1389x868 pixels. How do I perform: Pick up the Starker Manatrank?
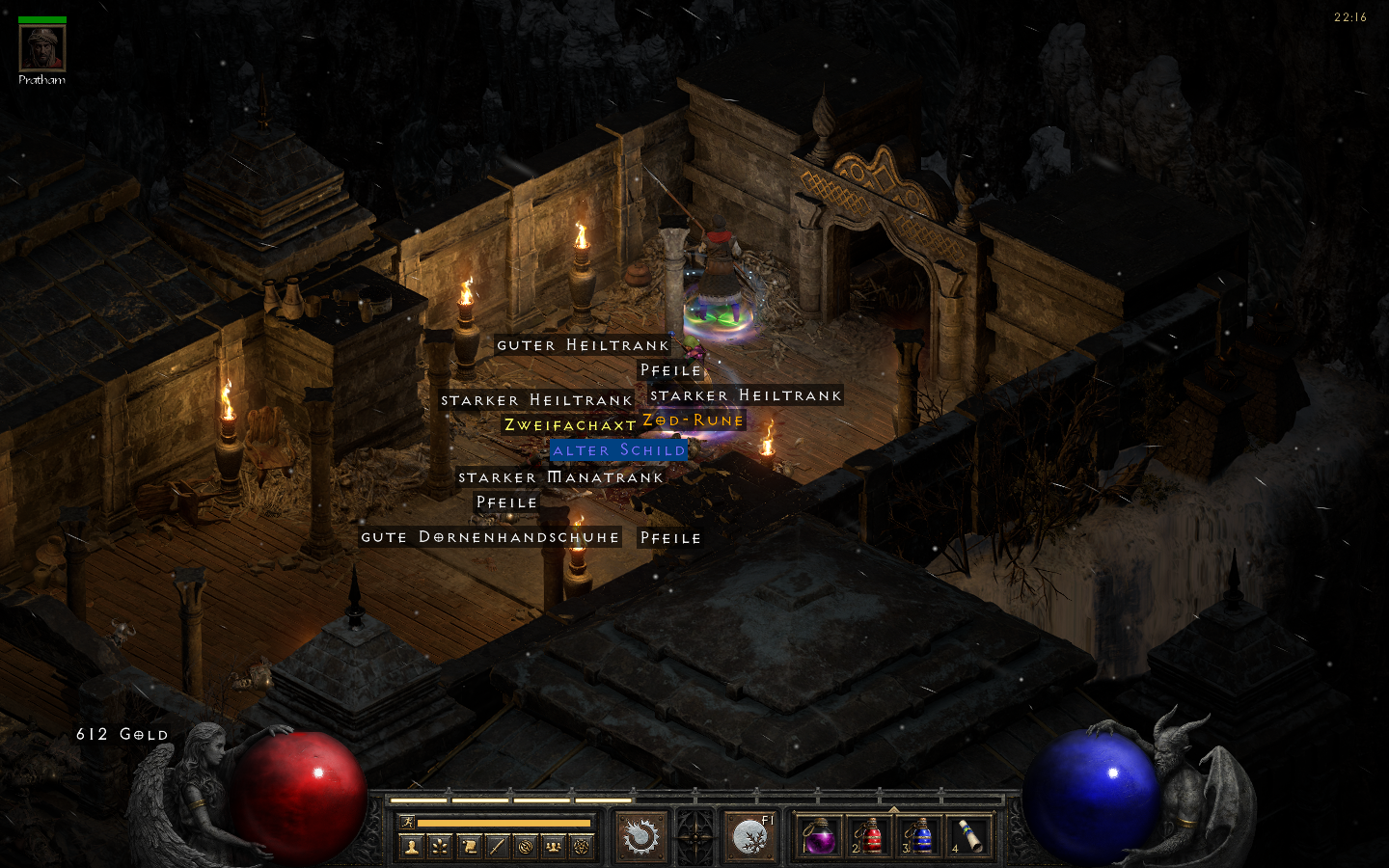(560, 476)
